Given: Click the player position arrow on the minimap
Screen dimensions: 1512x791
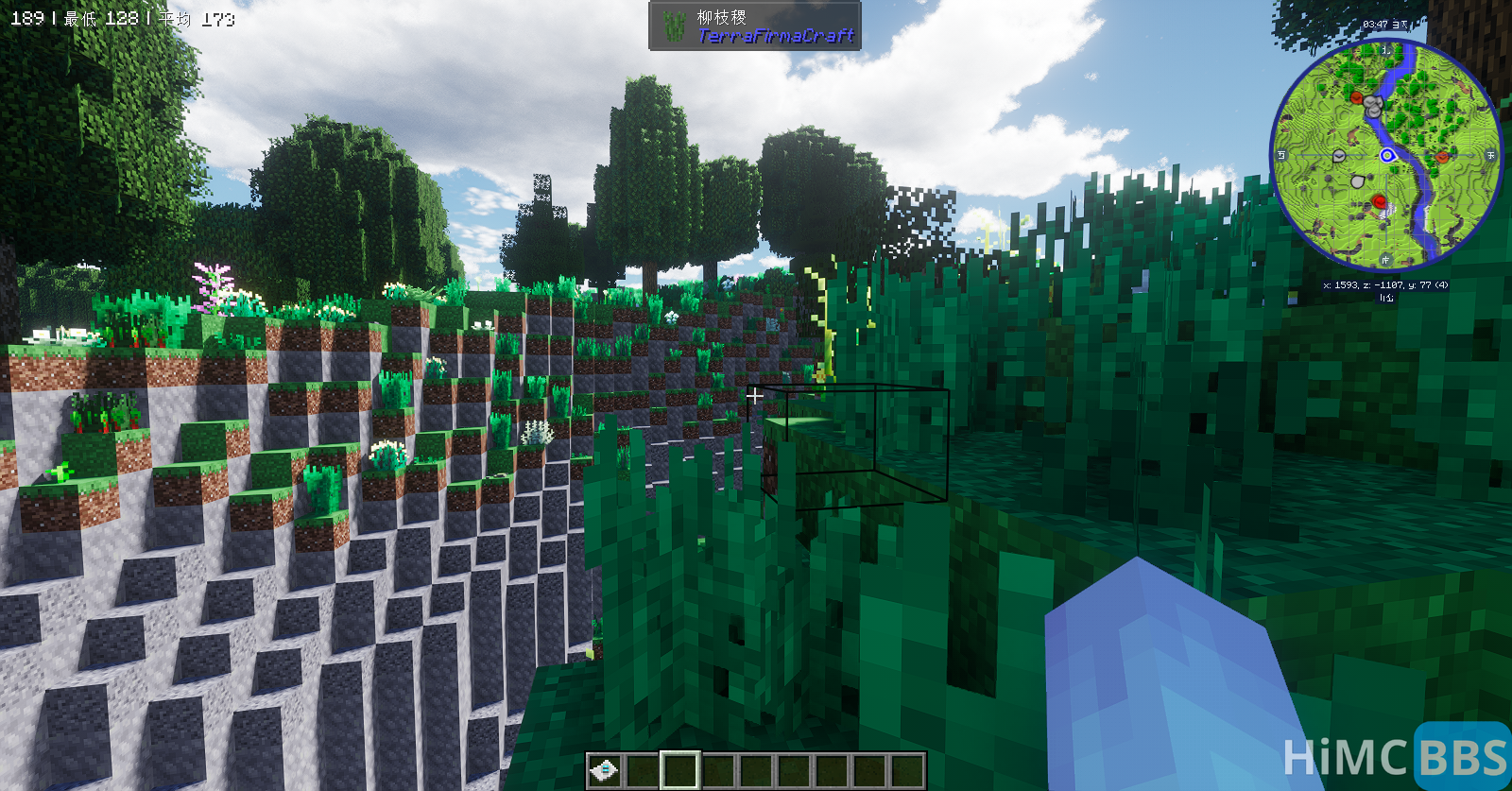Looking at the screenshot, I should tap(1388, 154).
